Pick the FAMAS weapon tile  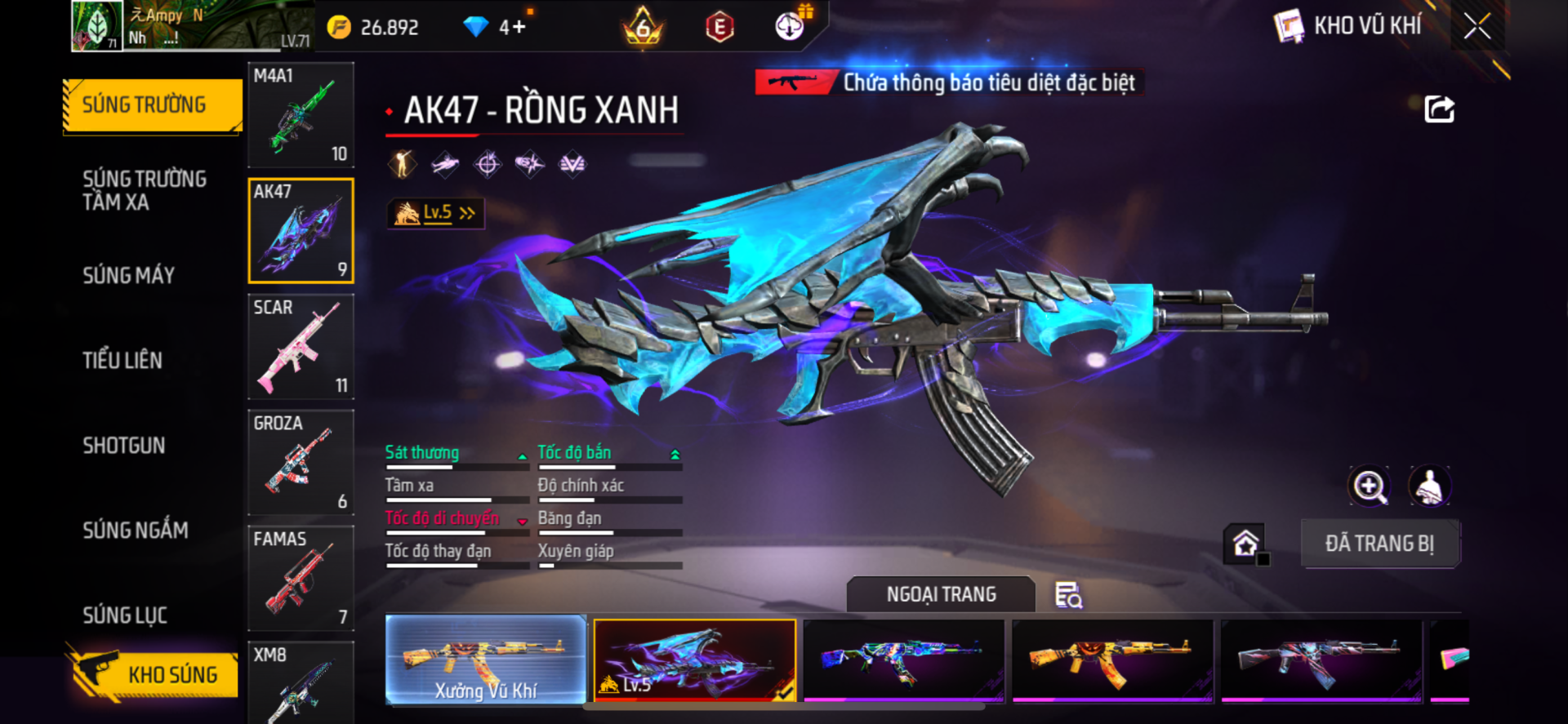301,579
